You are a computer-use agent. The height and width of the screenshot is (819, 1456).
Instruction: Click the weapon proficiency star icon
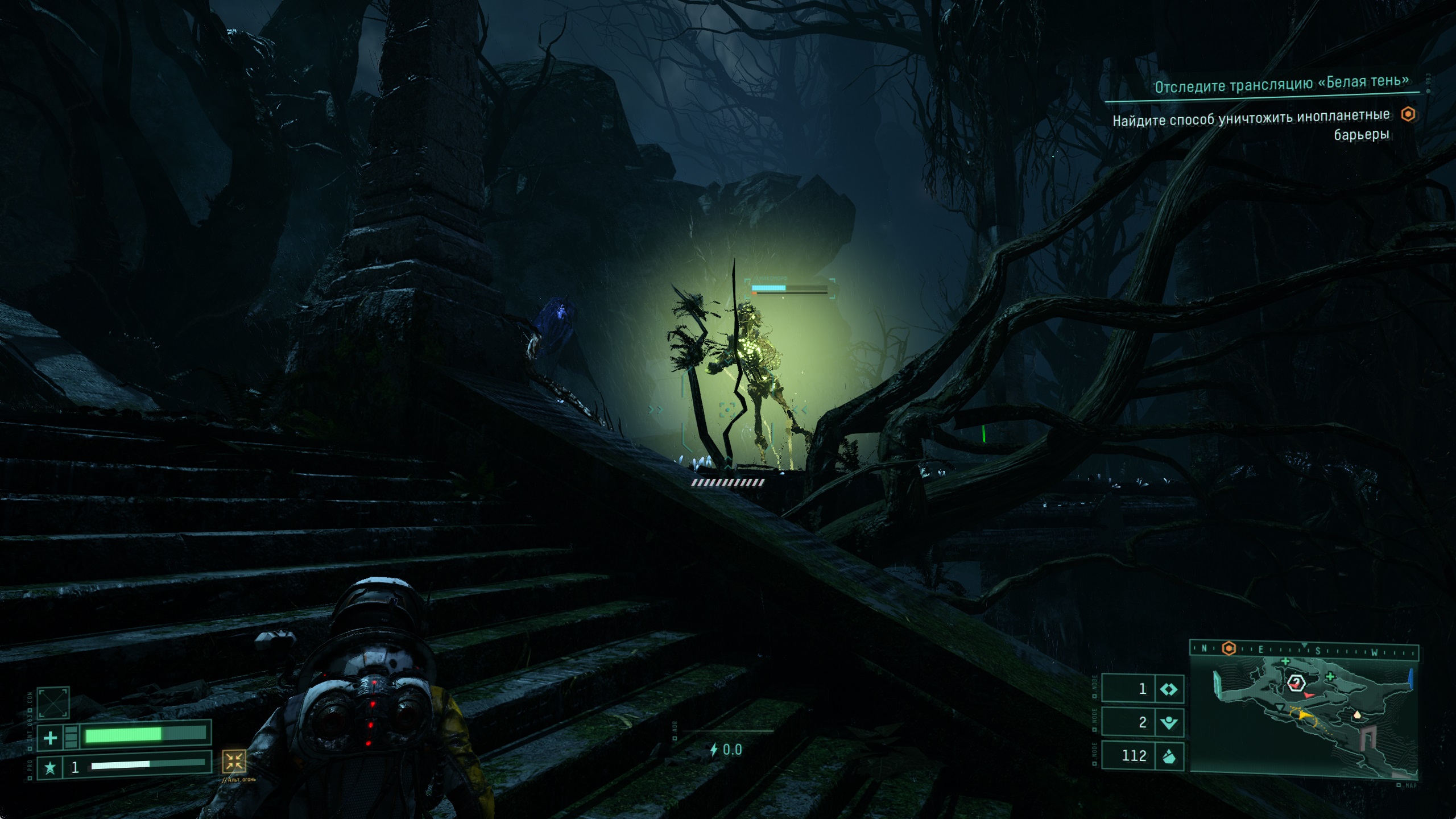click(50, 768)
